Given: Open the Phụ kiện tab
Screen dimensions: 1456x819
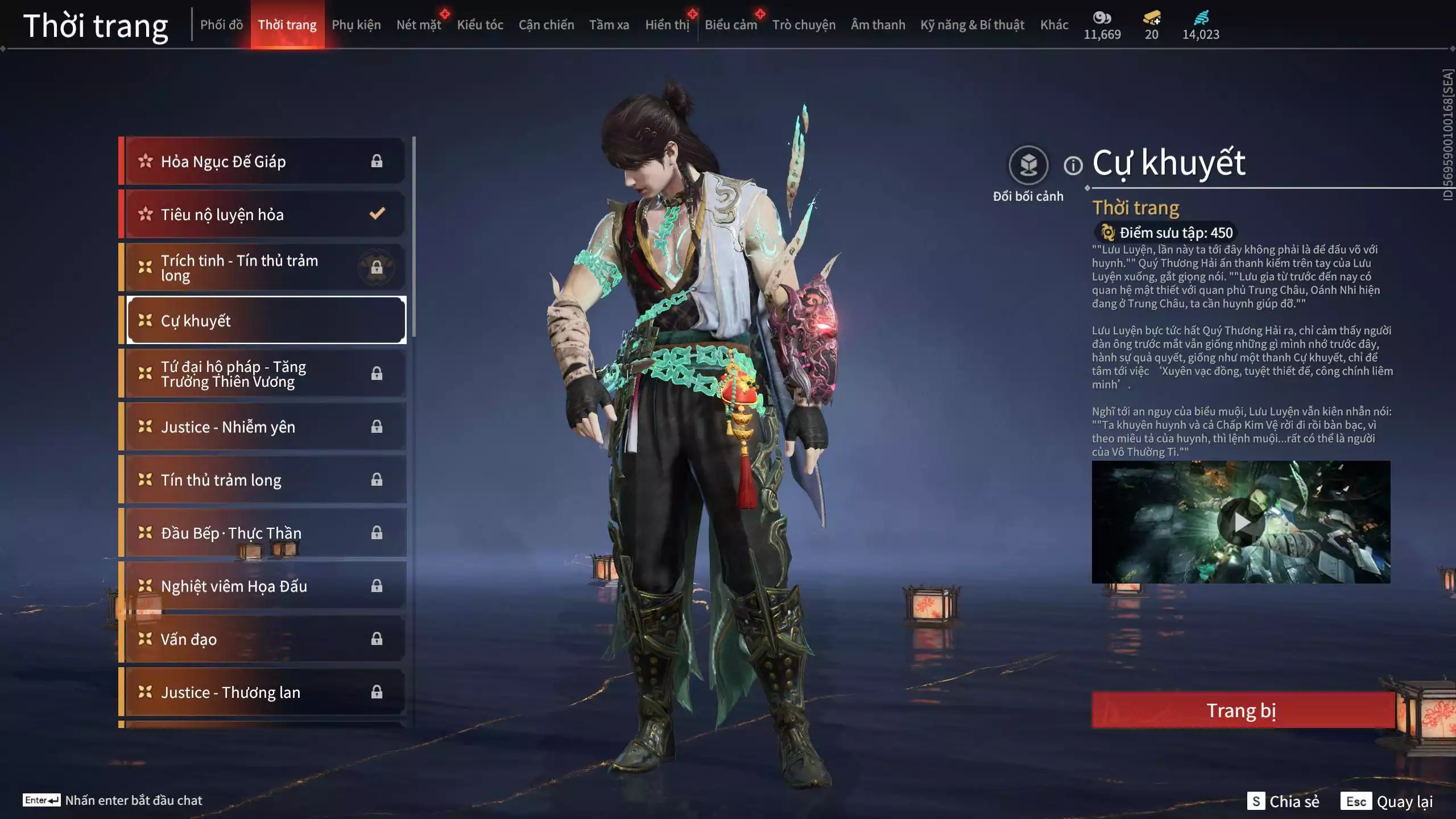Looking at the screenshot, I should [x=356, y=25].
